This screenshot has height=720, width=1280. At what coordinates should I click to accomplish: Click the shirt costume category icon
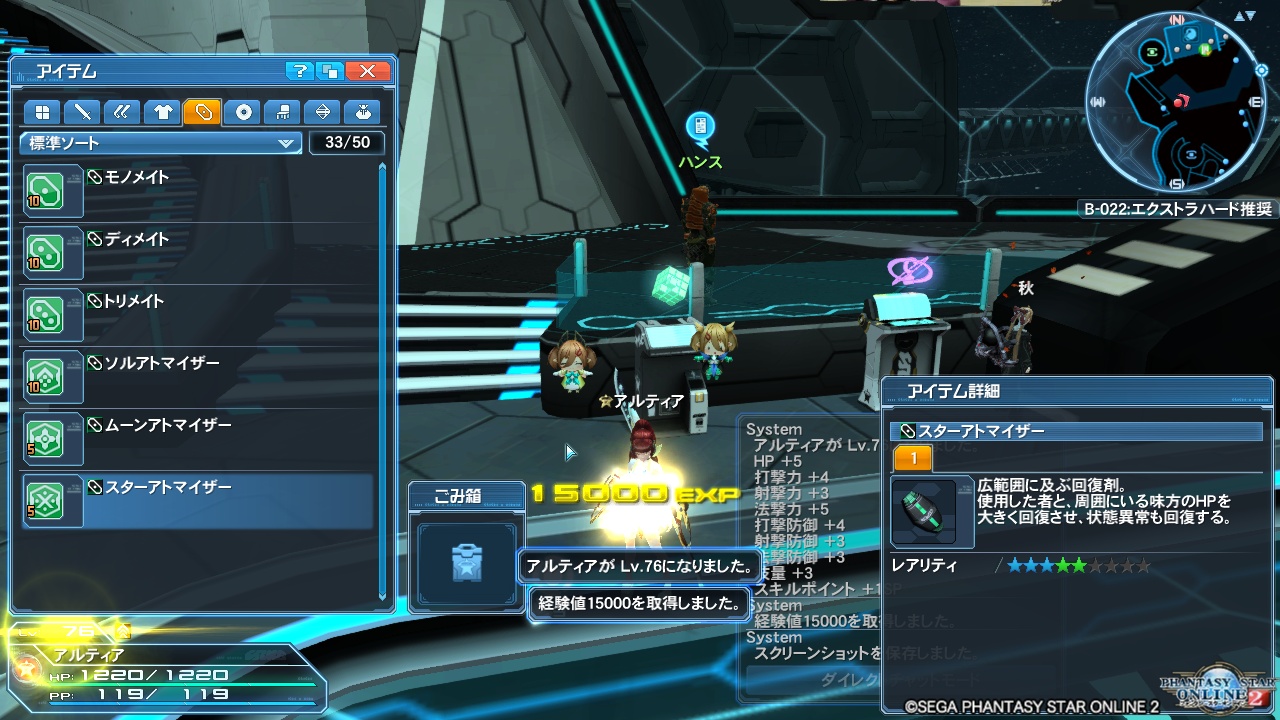(x=159, y=112)
